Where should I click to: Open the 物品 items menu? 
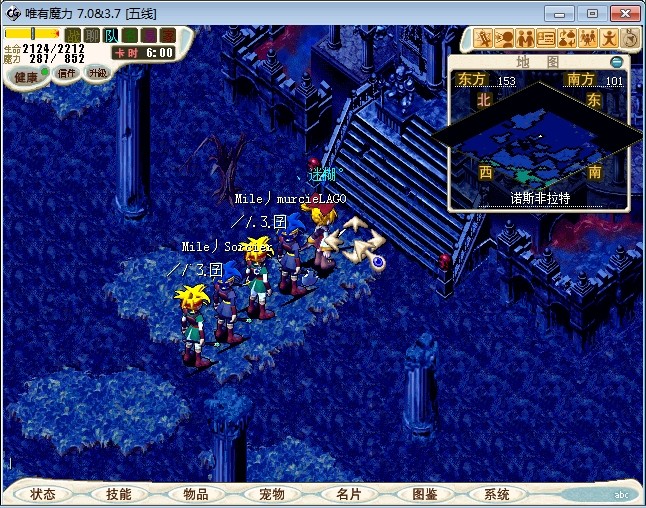[196, 494]
